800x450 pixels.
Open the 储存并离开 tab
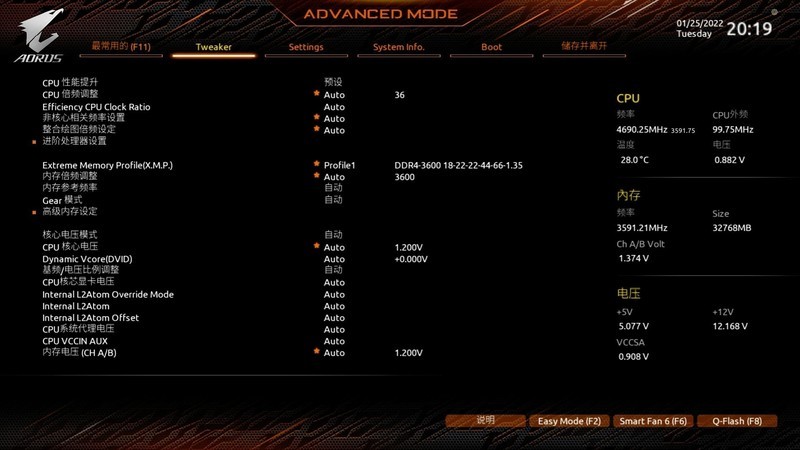(x=584, y=46)
